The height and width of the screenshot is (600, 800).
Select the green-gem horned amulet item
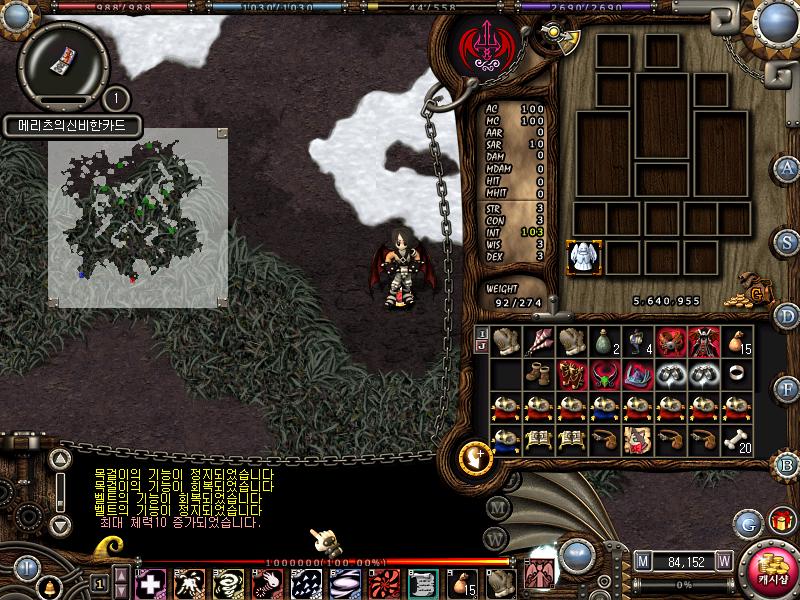pos(605,375)
